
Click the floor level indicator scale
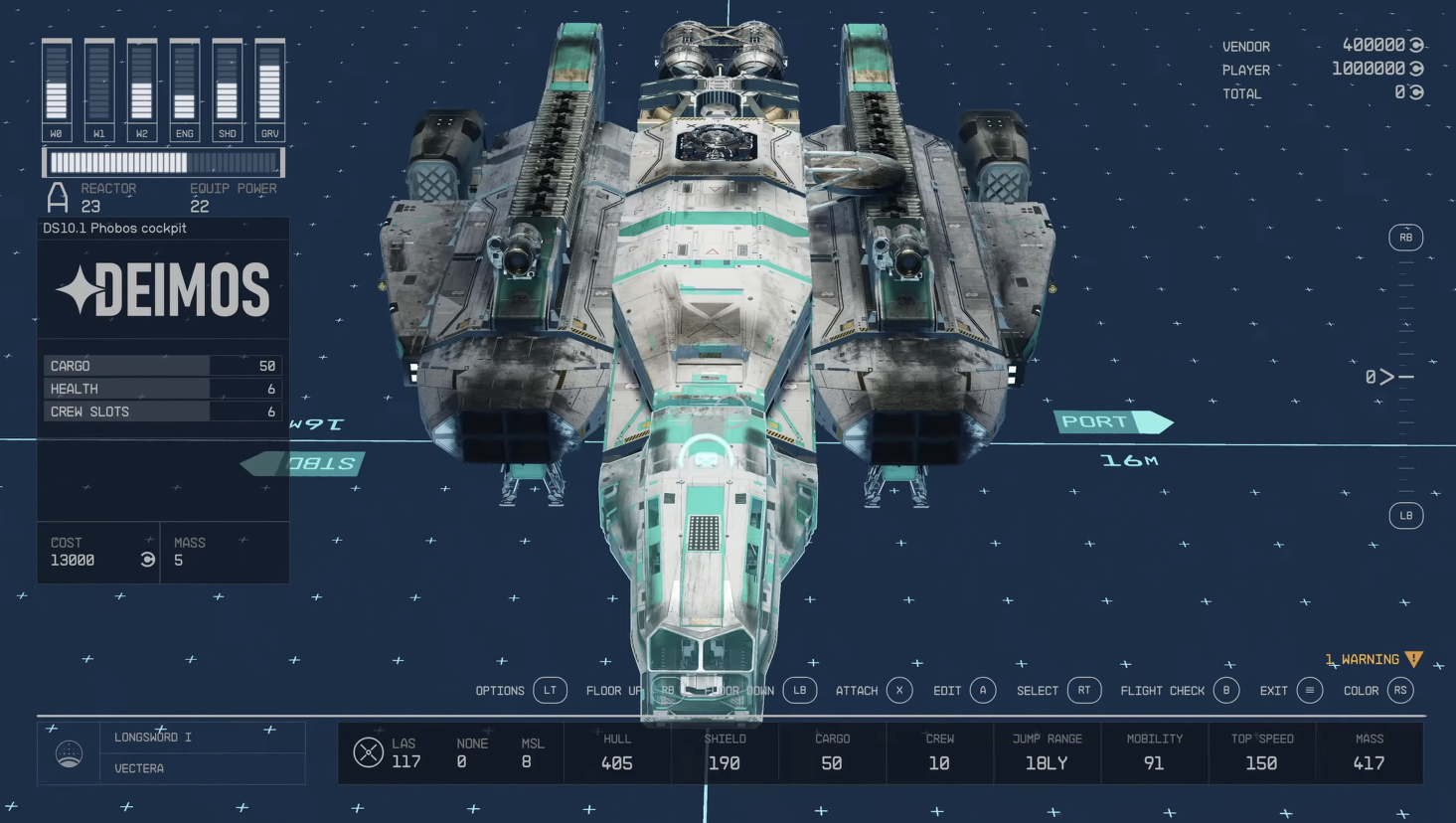tap(1405, 377)
